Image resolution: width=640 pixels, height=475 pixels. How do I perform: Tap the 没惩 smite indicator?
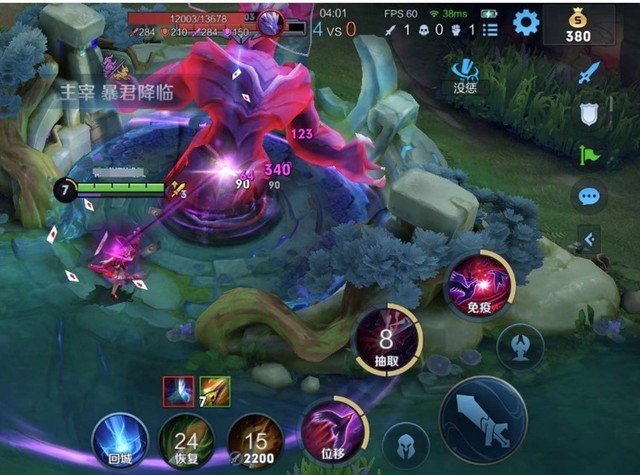tap(465, 73)
